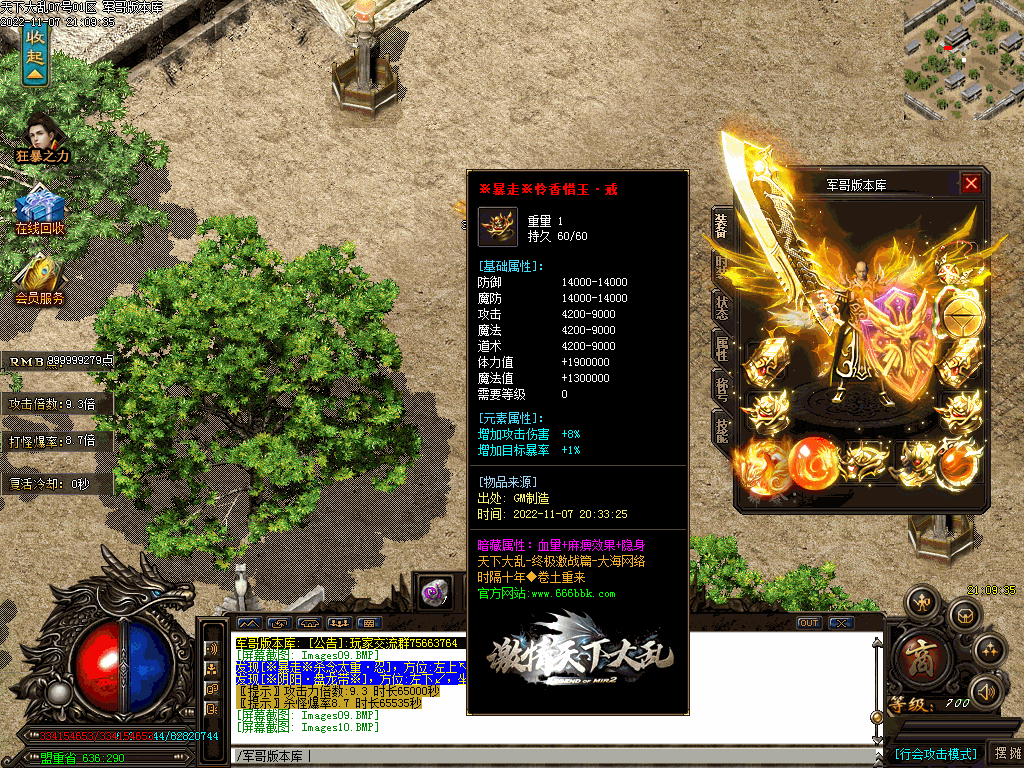Switch the 行会攻击模式 attack mode
The image size is (1024, 768).
(935, 754)
